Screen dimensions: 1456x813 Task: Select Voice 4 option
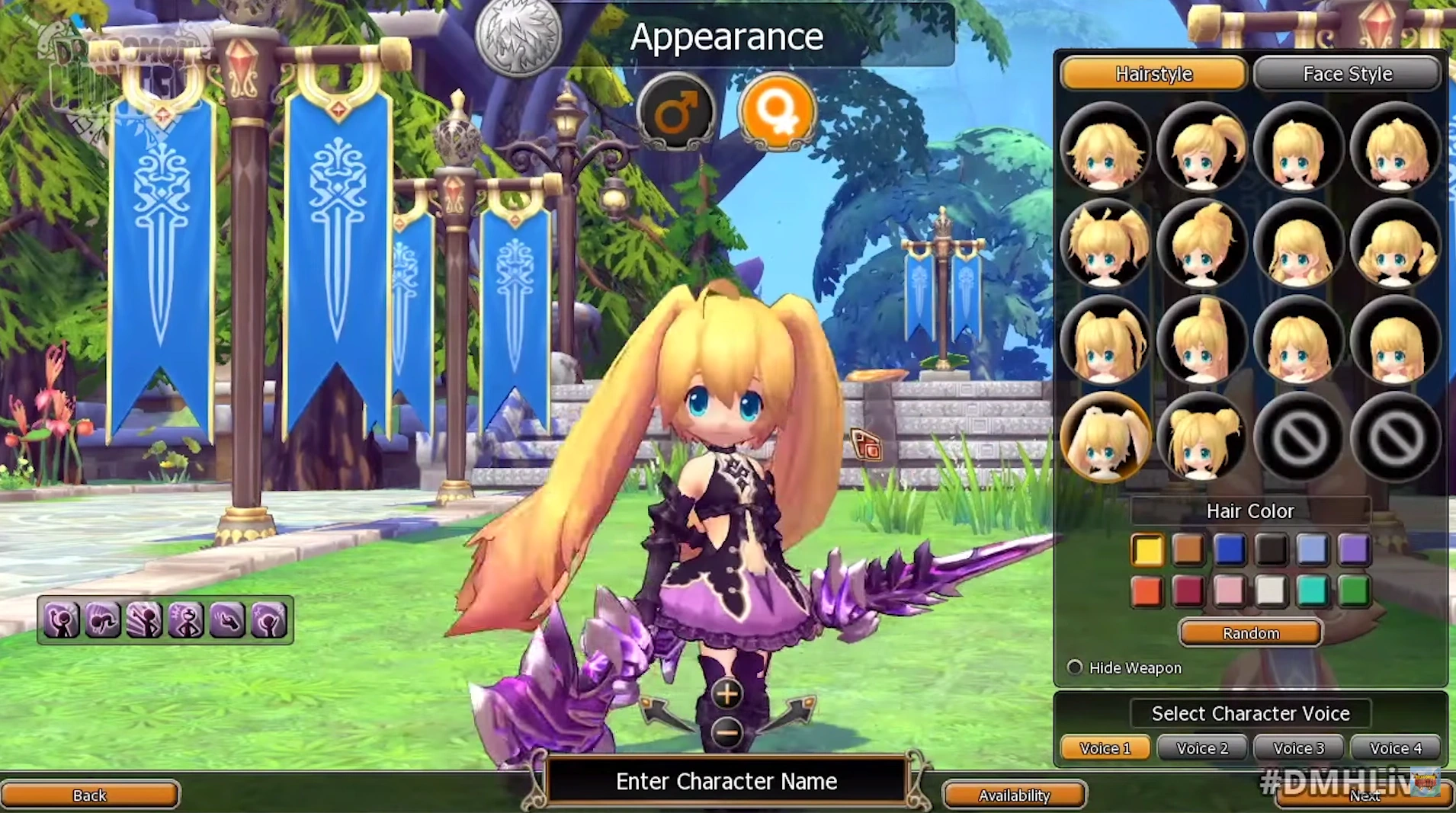(x=1395, y=748)
